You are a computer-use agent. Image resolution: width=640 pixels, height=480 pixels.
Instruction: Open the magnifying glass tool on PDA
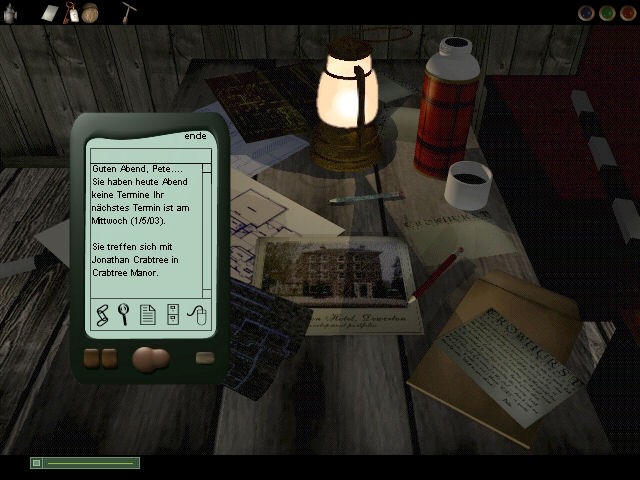(124, 314)
